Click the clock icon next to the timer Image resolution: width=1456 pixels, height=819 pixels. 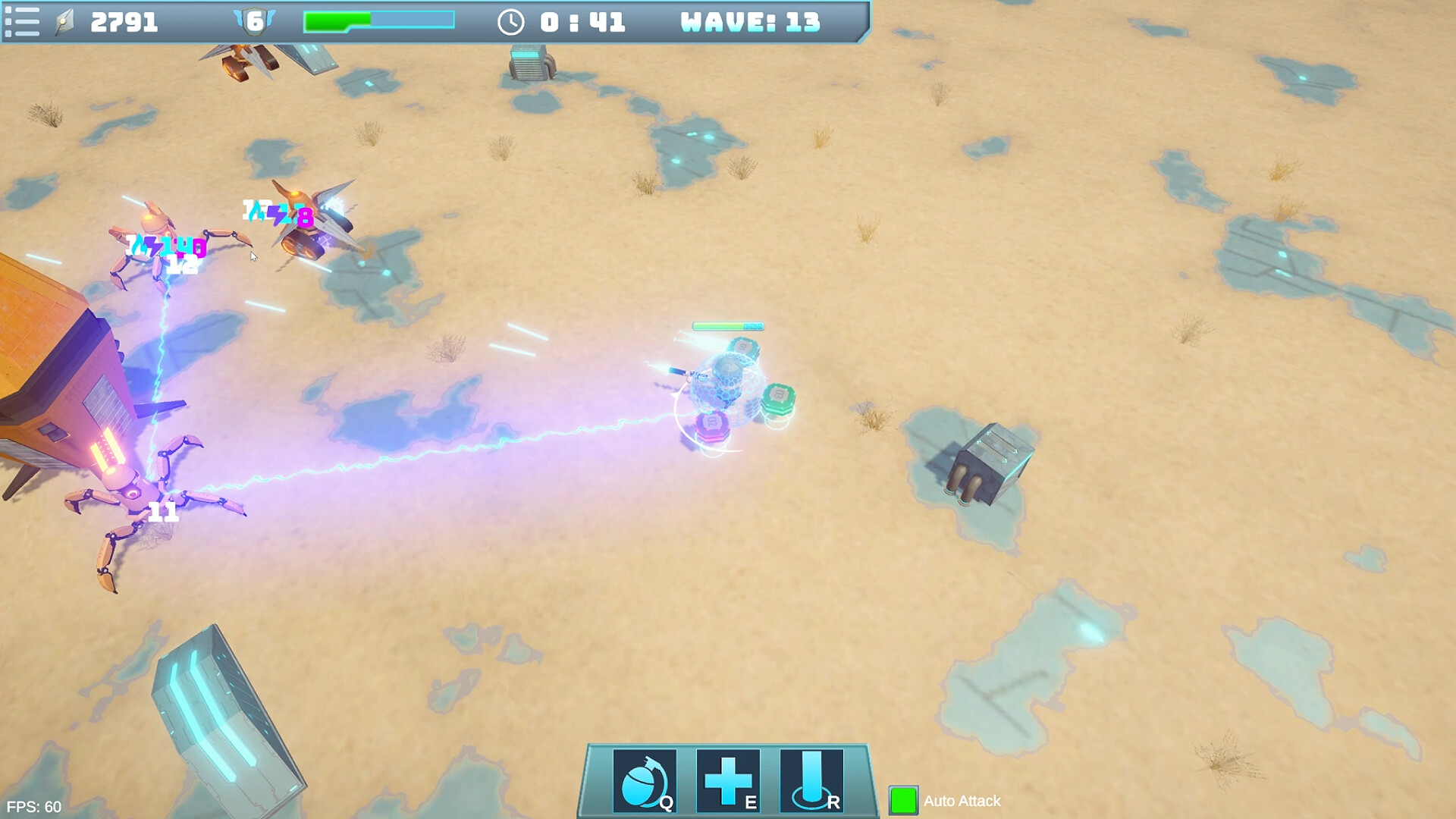tap(513, 22)
